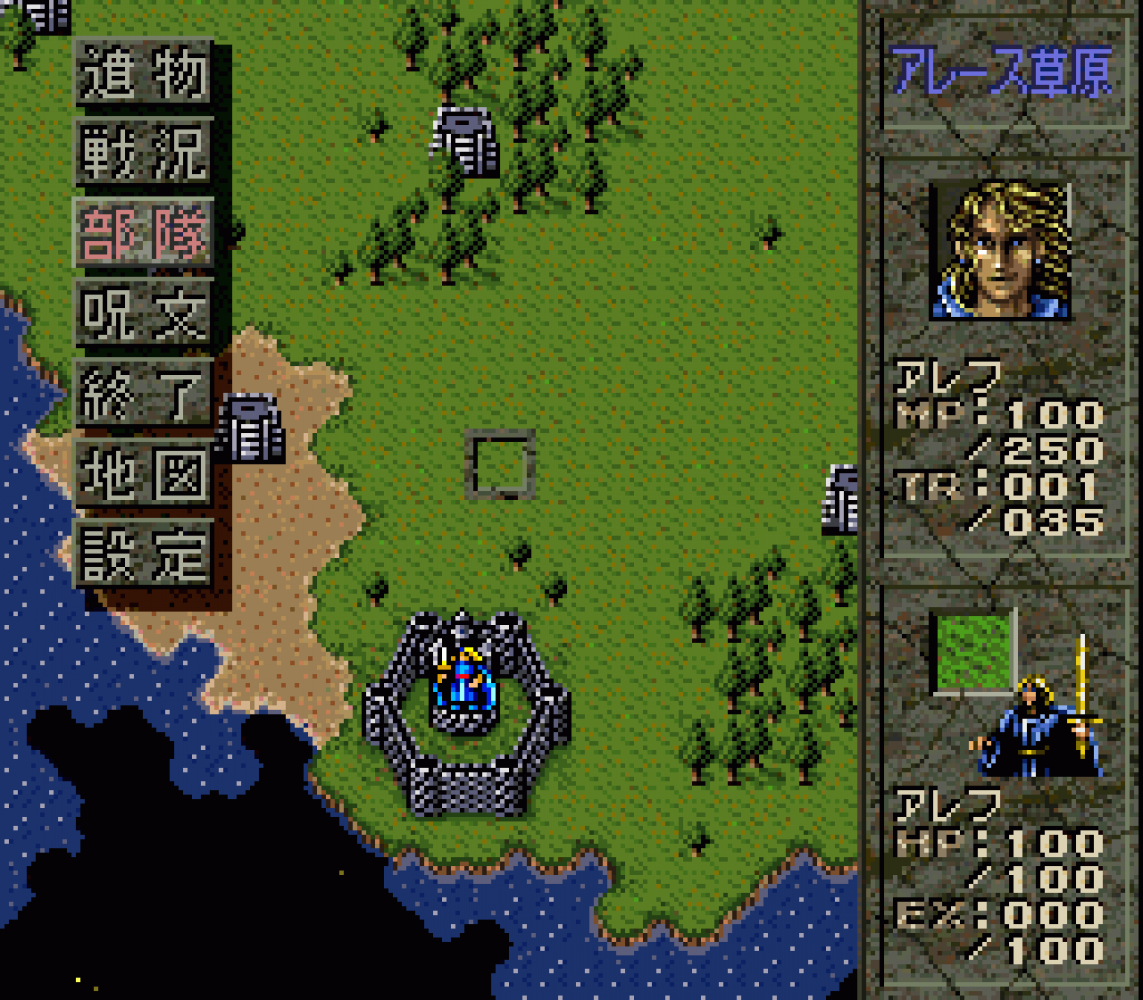Open the 設定 settings entry

coord(144,553)
